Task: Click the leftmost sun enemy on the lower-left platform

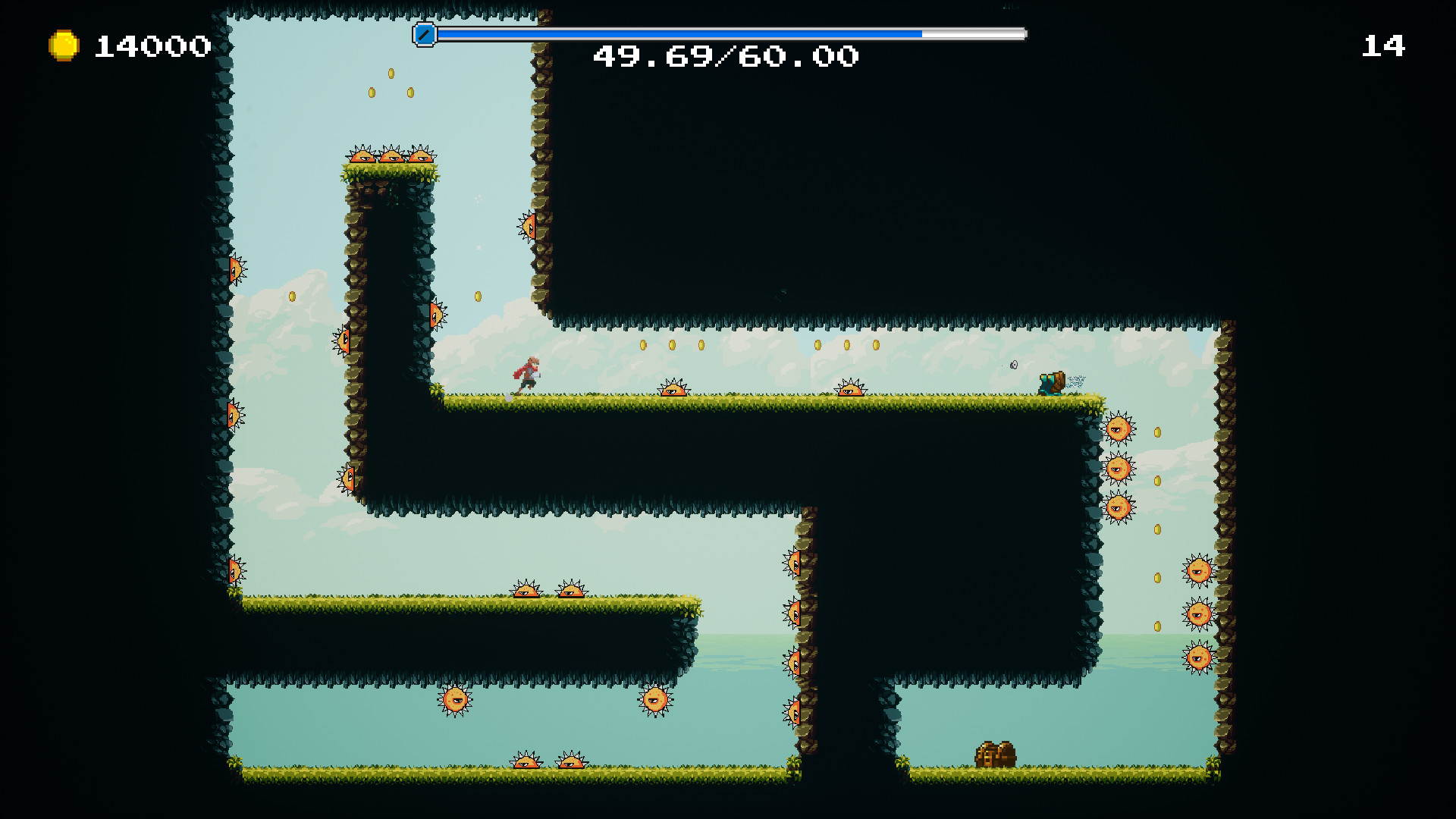Action: pyautogui.click(x=526, y=590)
